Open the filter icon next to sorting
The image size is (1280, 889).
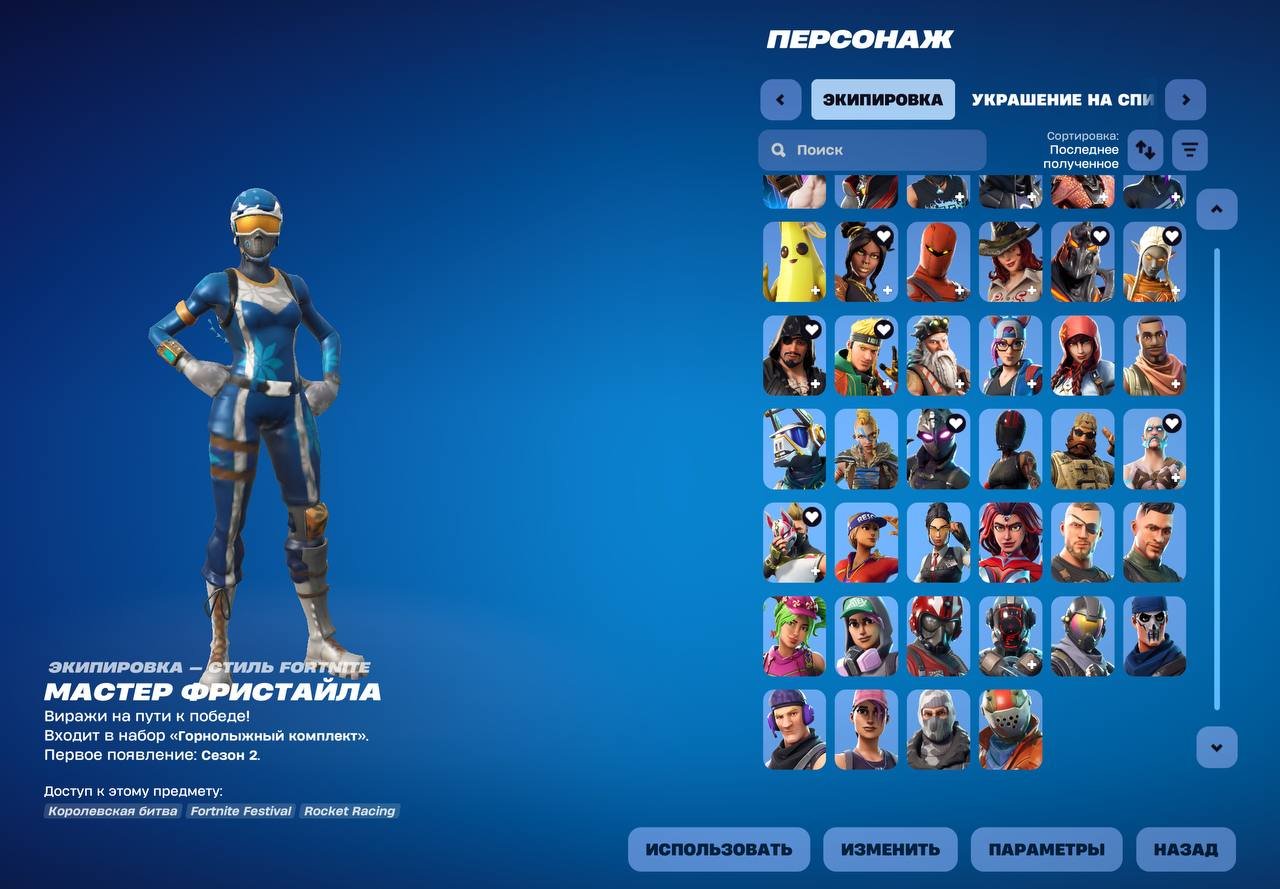tap(1189, 149)
